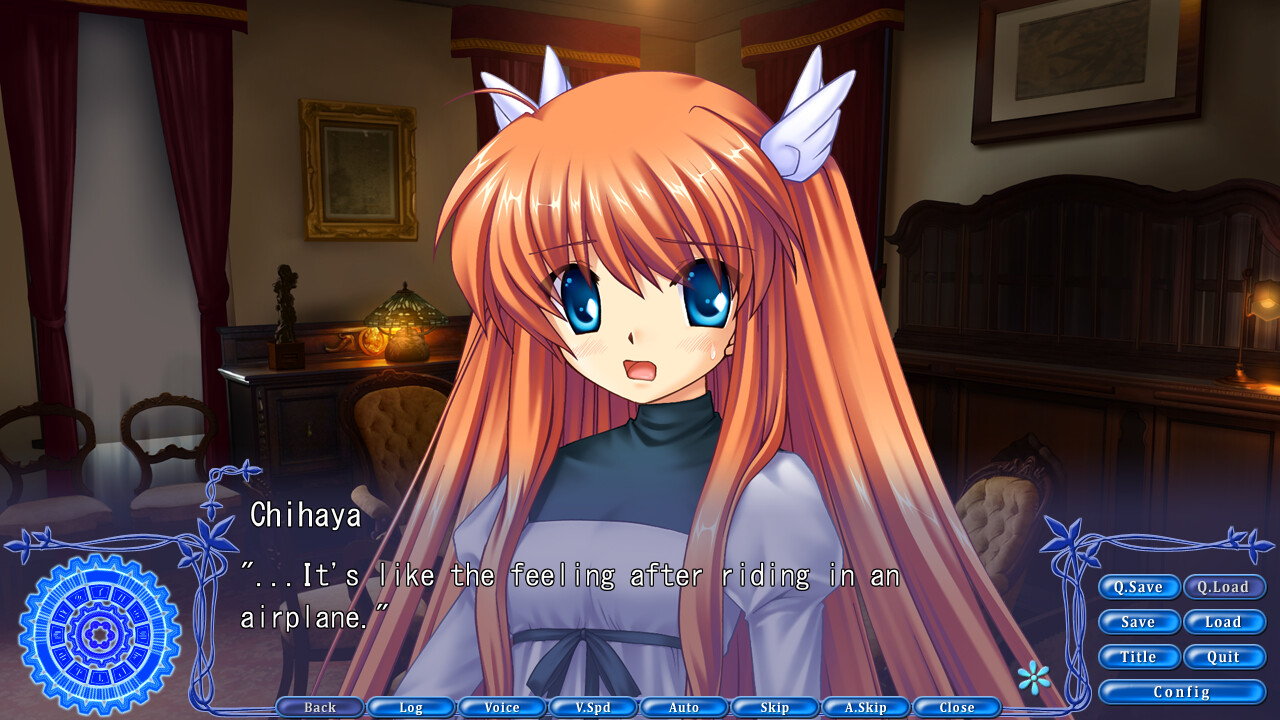Viewport: 1280px width, 720px height.
Task: Toggle Skip mode on
Action: pos(774,707)
